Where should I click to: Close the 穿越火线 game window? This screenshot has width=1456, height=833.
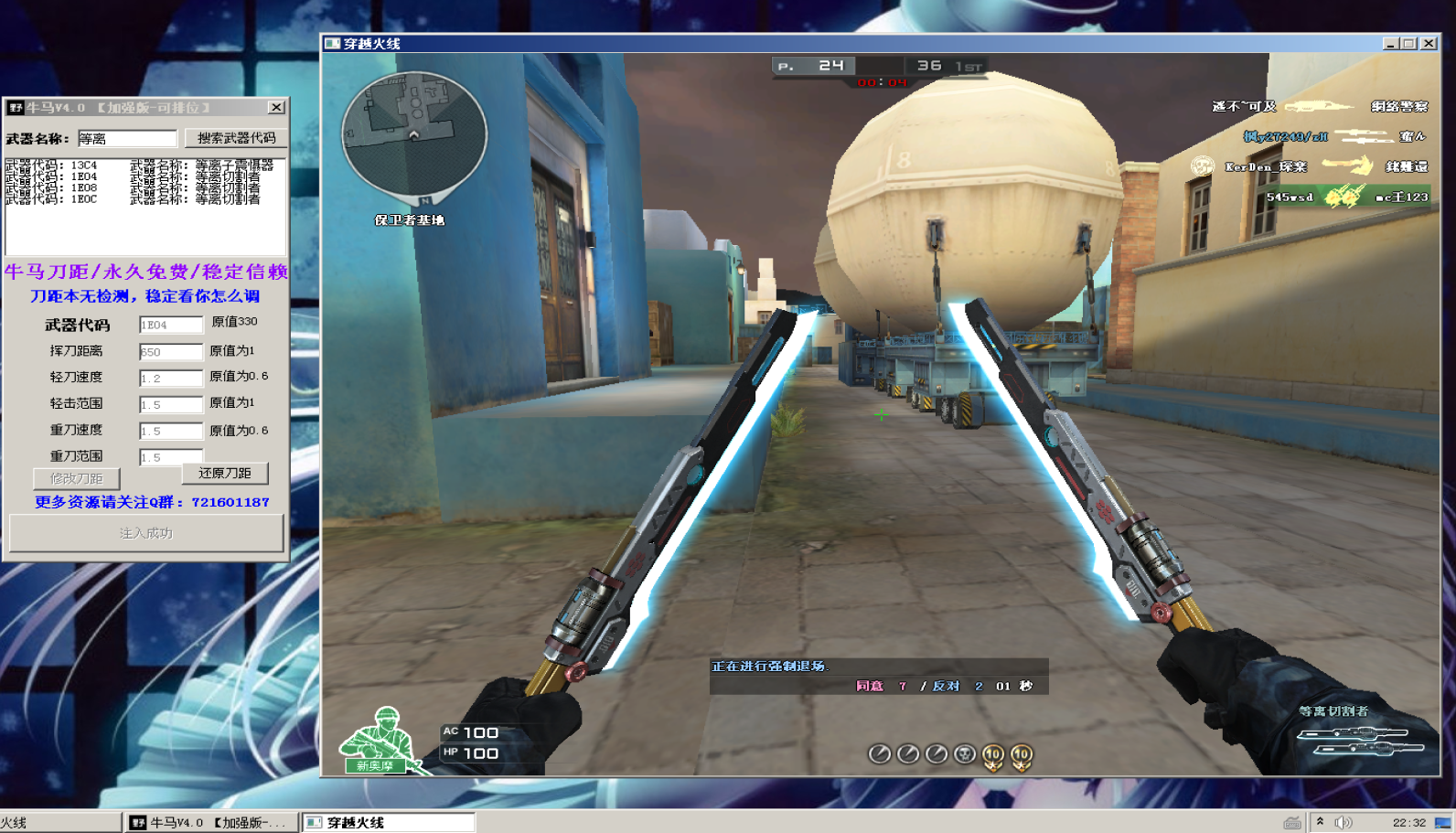1429,43
